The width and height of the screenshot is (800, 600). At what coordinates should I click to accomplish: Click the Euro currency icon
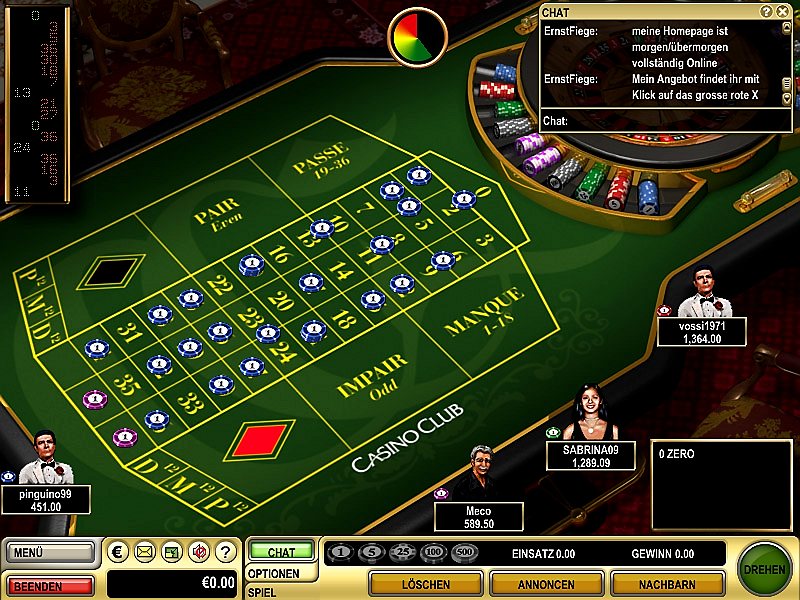point(119,551)
